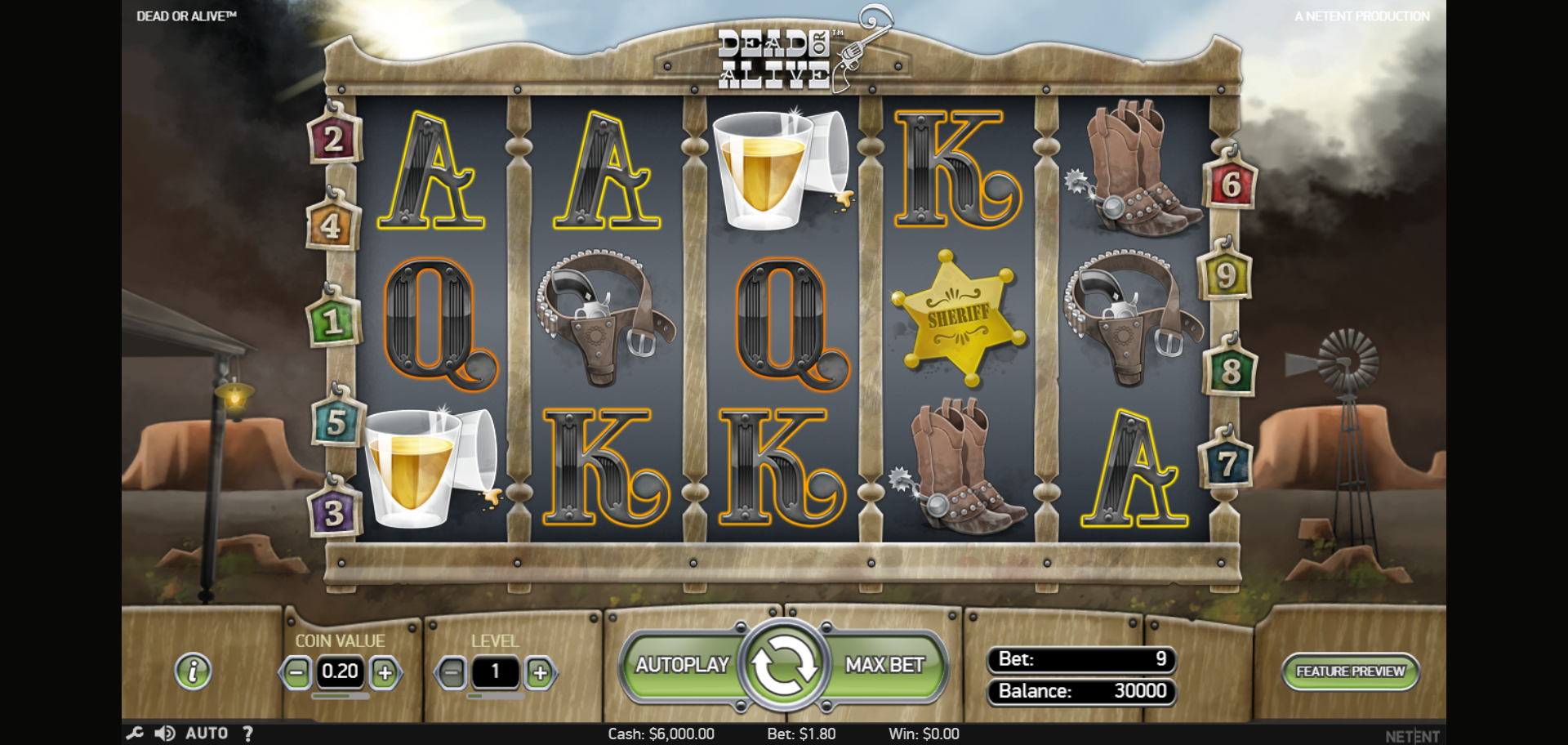Select bet line tag 7
1568x745 pixels.
[x=1226, y=464]
